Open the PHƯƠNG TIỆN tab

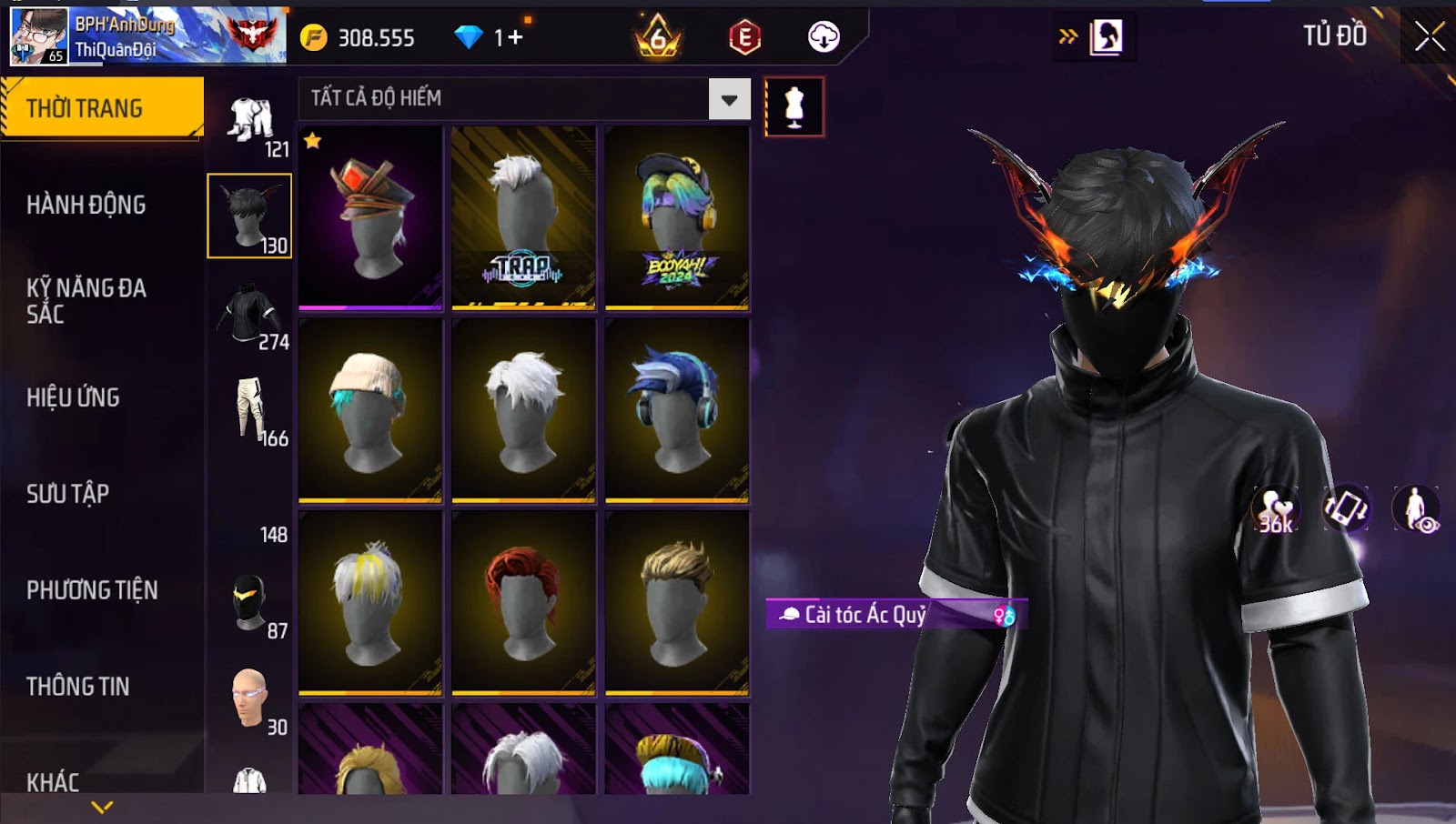pos(92,590)
